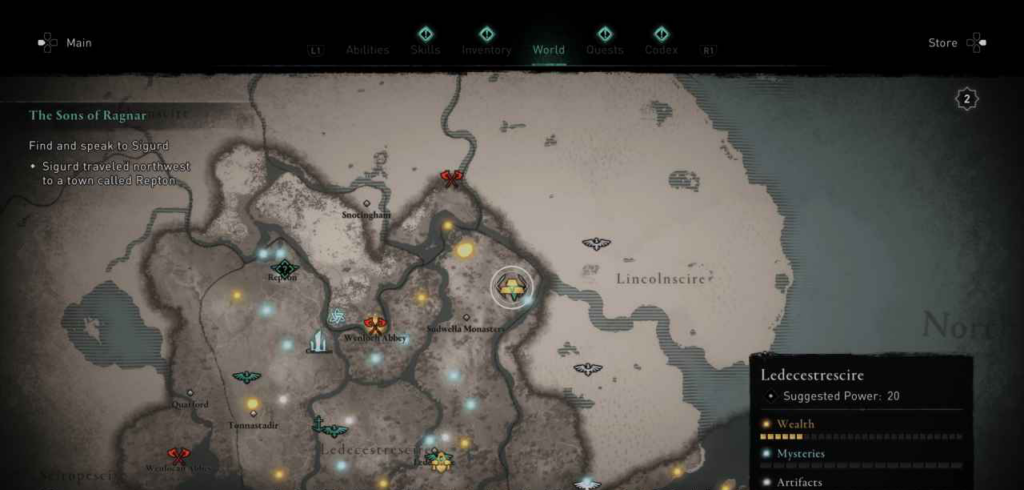This screenshot has width=1024, height=490.
Task: Click the Quatford location marker
Action: tap(189, 393)
